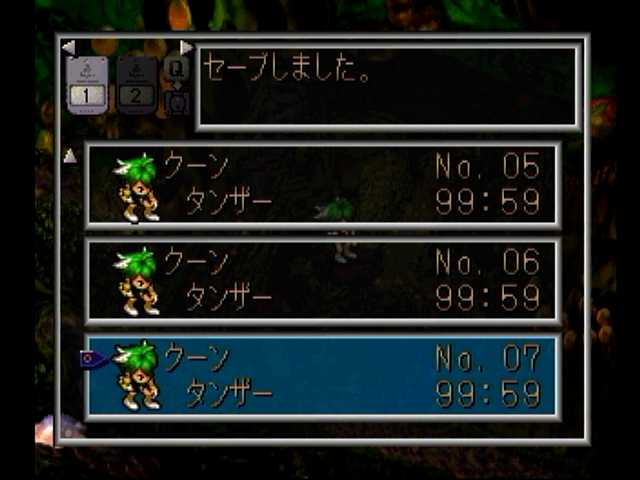Screen dimensions: 640x480
Task: Select save file No. 06
Action: 322,282
